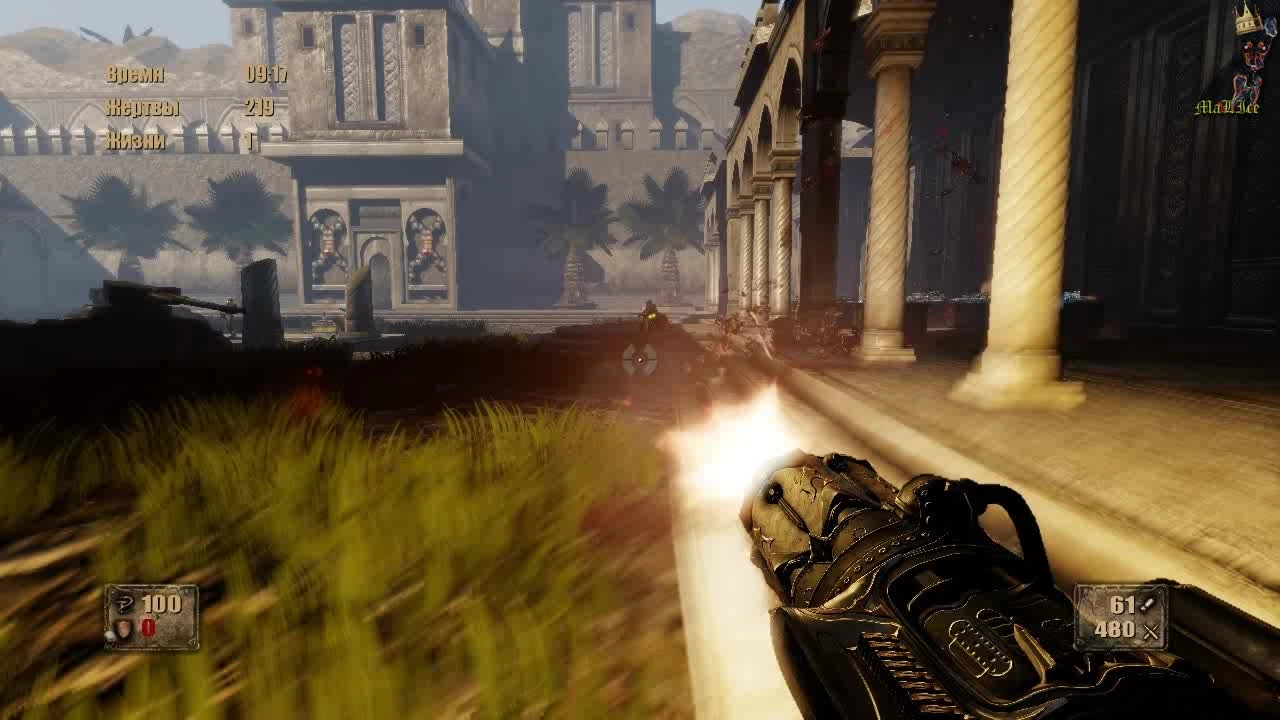Click the bullet icon beside ammo count 61
Screen dimensions: 1280x720
1147,605
